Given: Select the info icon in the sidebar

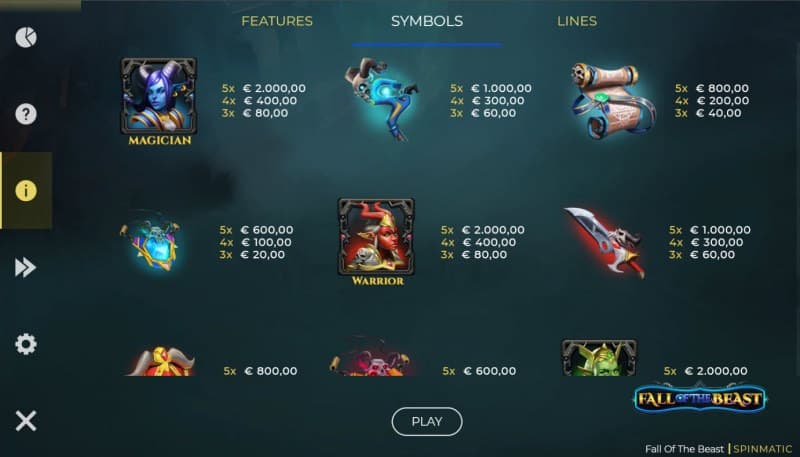Looking at the screenshot, I should 26,191.
